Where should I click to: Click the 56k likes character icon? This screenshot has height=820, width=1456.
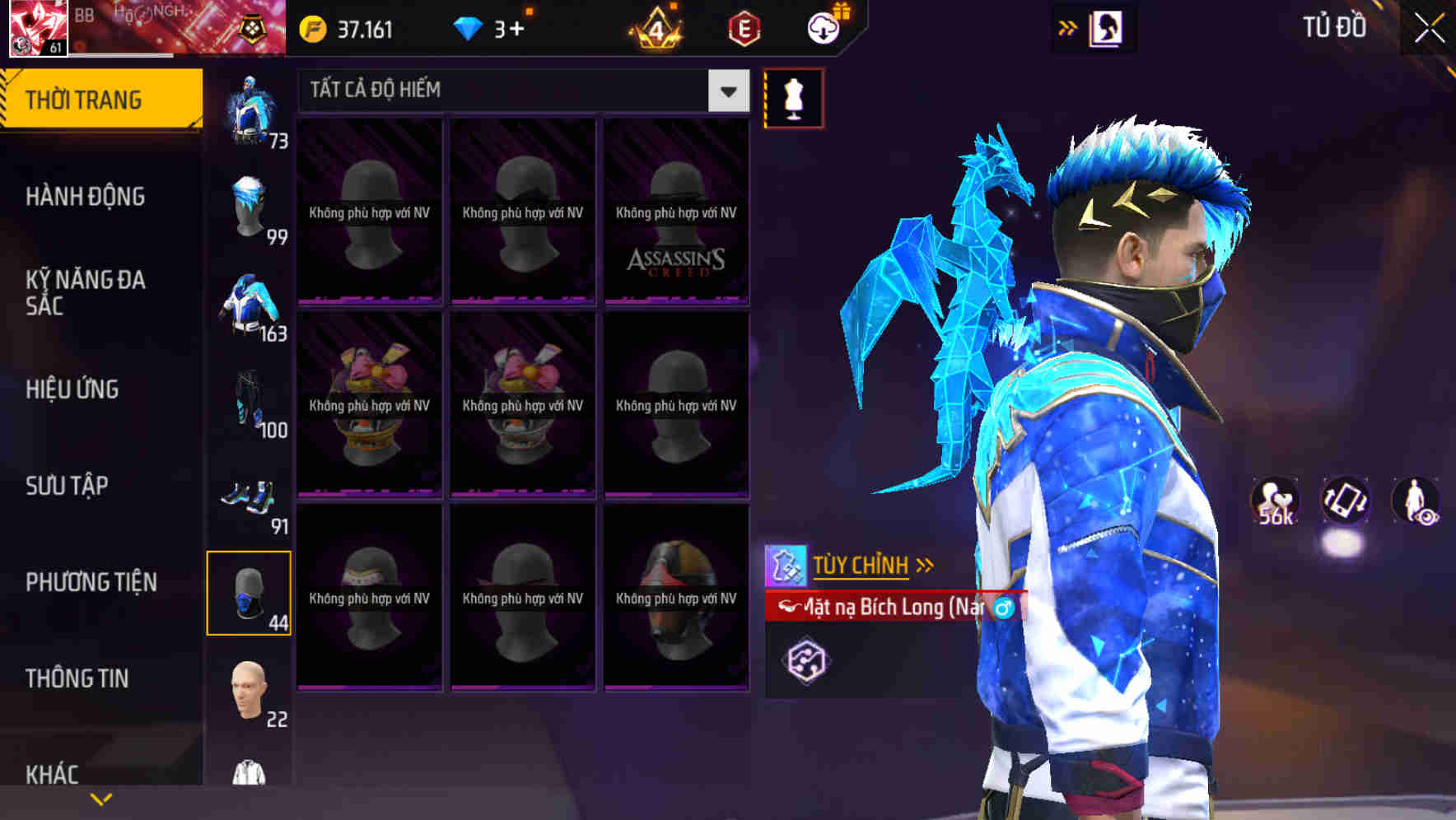pyautogui.click(x=1273, y=501)
